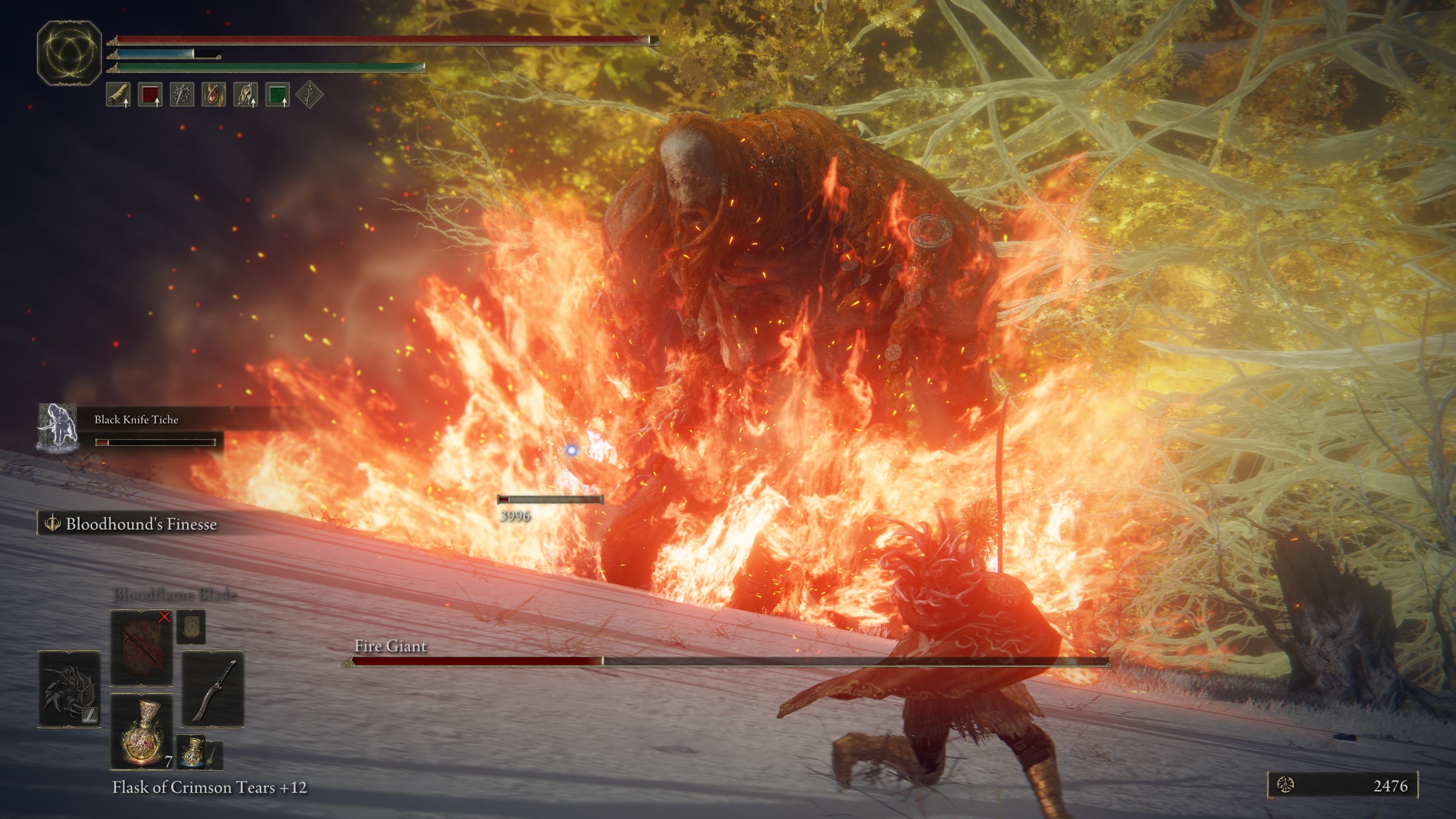Viewport: 1456px width, 819px height.
Task: Click the left-hand spiked claw armament slot
Action: [69, 689]
